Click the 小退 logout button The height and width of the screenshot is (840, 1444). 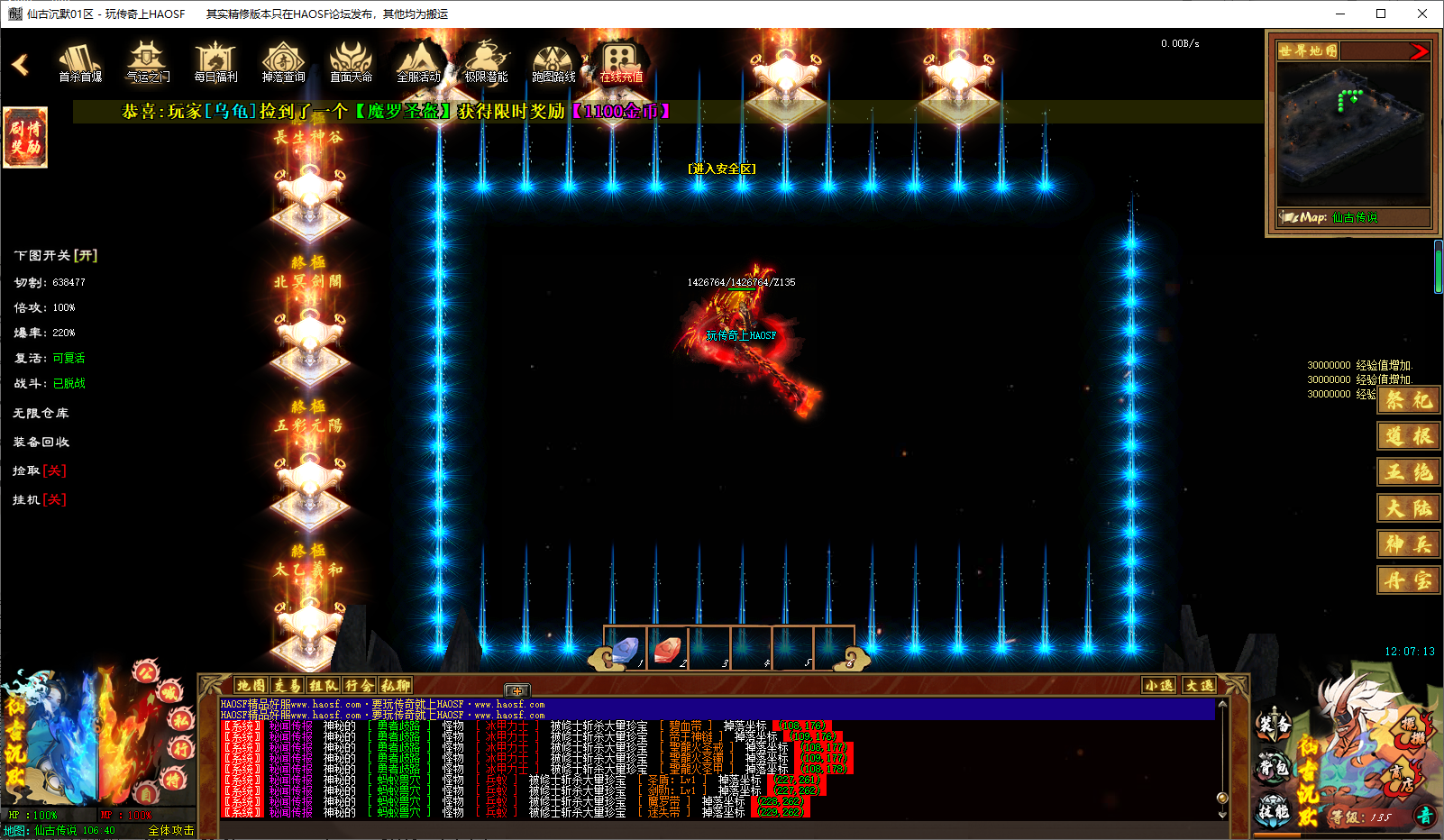(x=1159, y=686)
